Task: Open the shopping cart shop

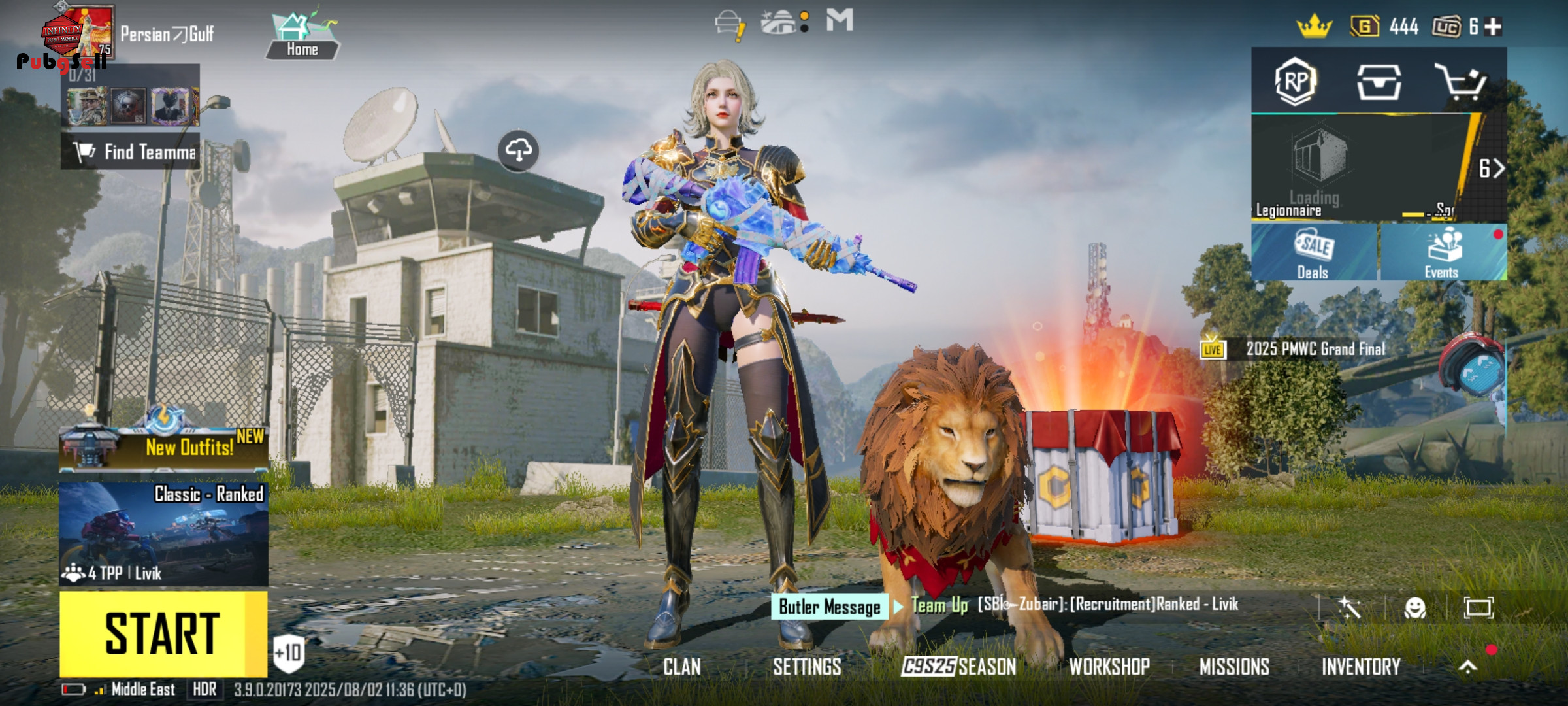Action: 1461,82
